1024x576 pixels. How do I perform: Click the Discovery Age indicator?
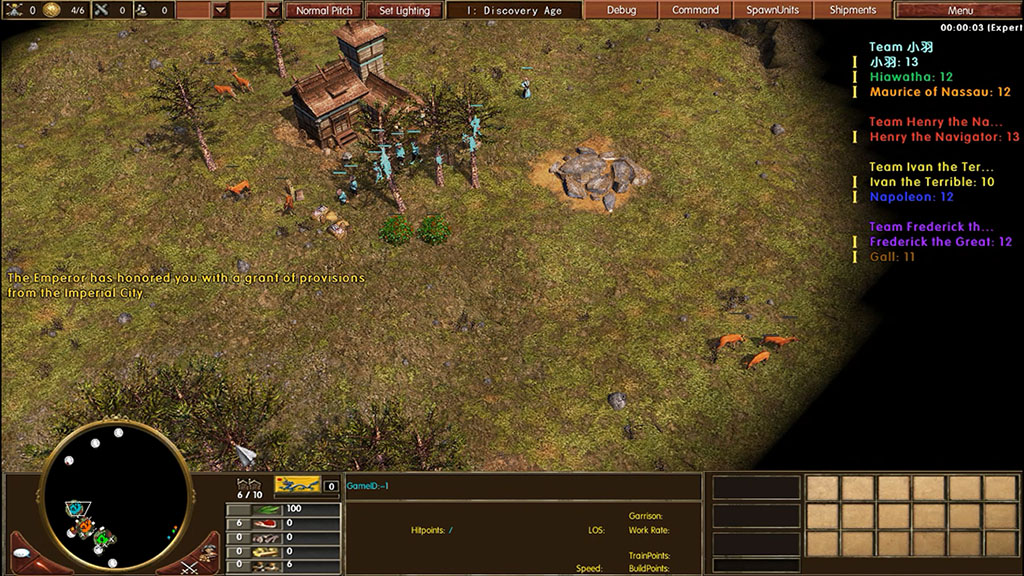tap(515, 11)
